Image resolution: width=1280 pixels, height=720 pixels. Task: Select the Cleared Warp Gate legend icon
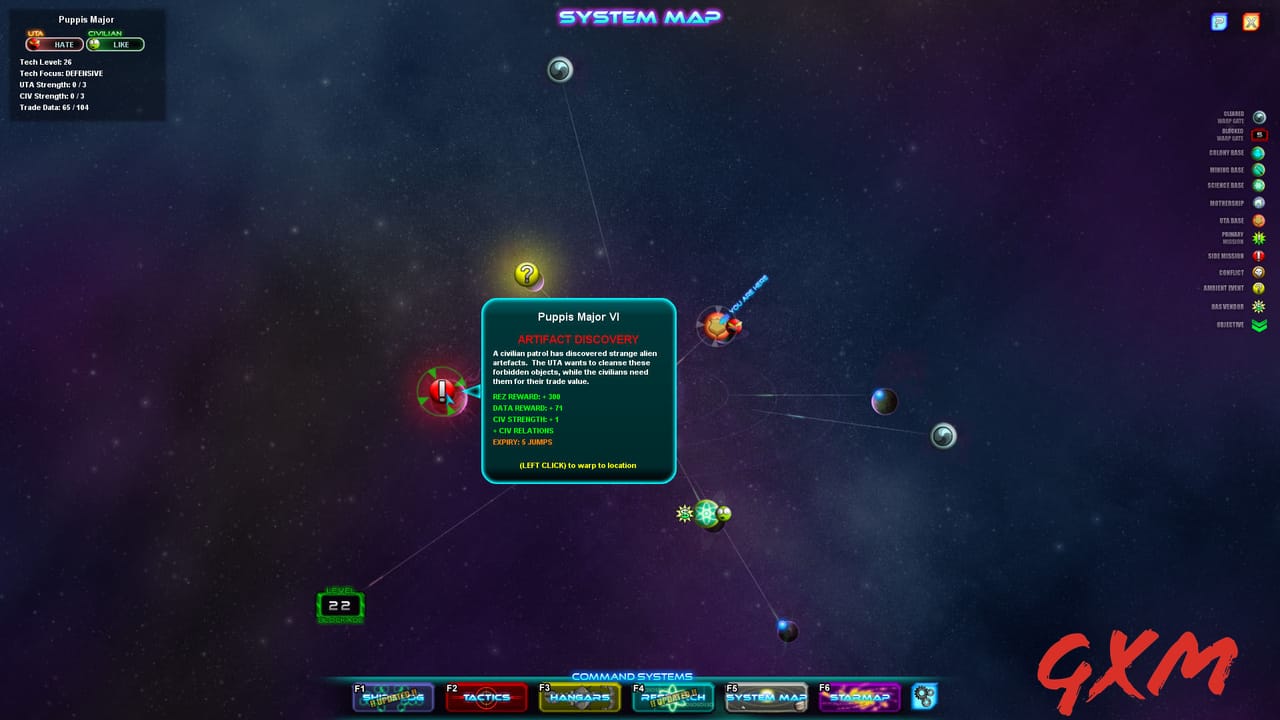coord(1260,117)
